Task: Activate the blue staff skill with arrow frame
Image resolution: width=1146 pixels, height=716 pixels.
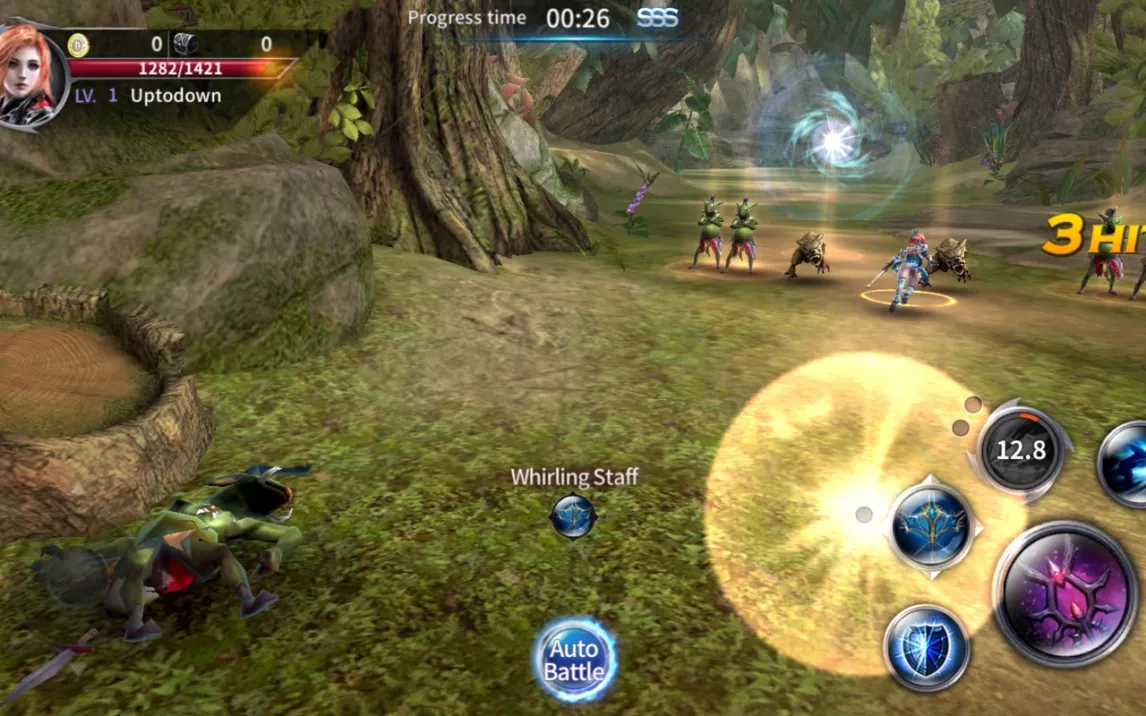Action: pyautogui.click(x=932, y=527)
